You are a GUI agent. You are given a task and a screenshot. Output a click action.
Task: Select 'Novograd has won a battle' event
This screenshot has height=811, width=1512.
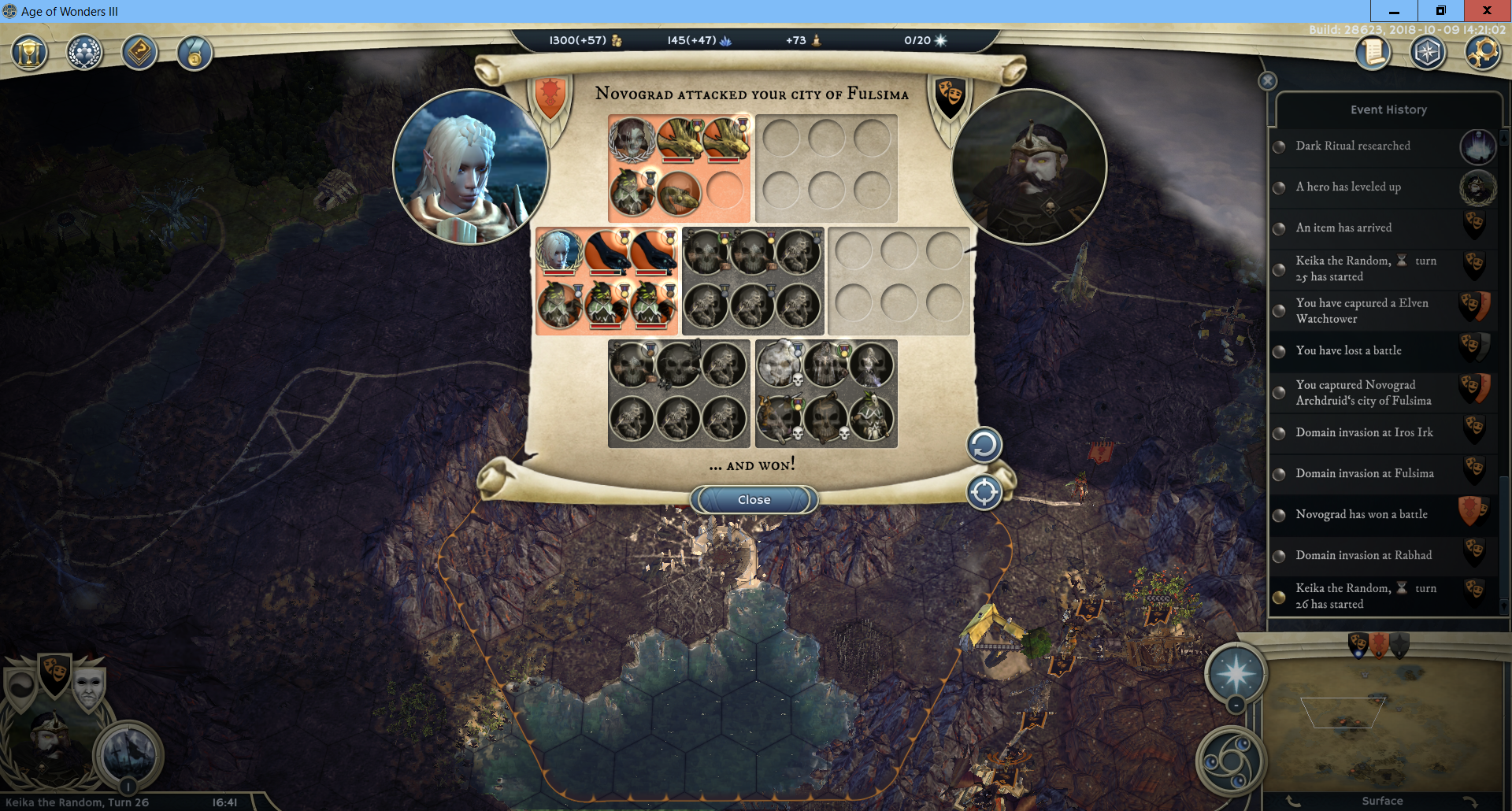point(1361,515)
